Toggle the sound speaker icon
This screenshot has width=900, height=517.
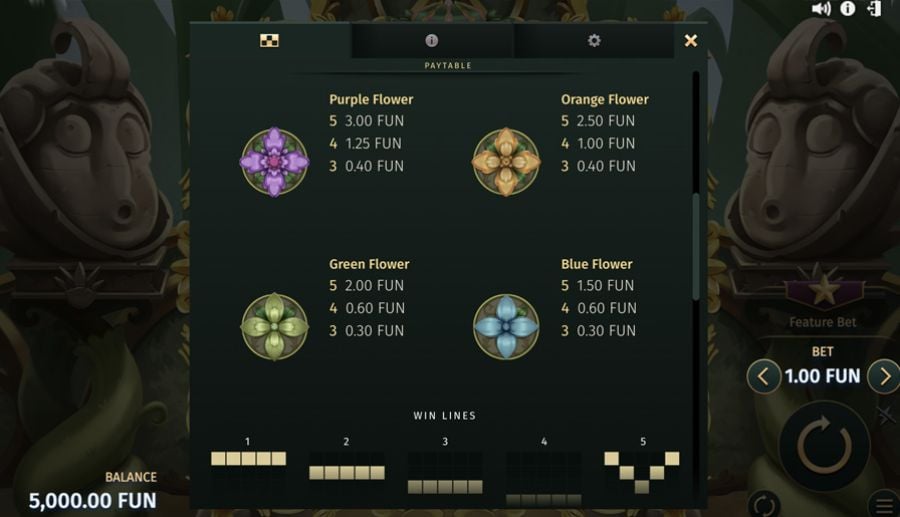[x=821, y=9]
